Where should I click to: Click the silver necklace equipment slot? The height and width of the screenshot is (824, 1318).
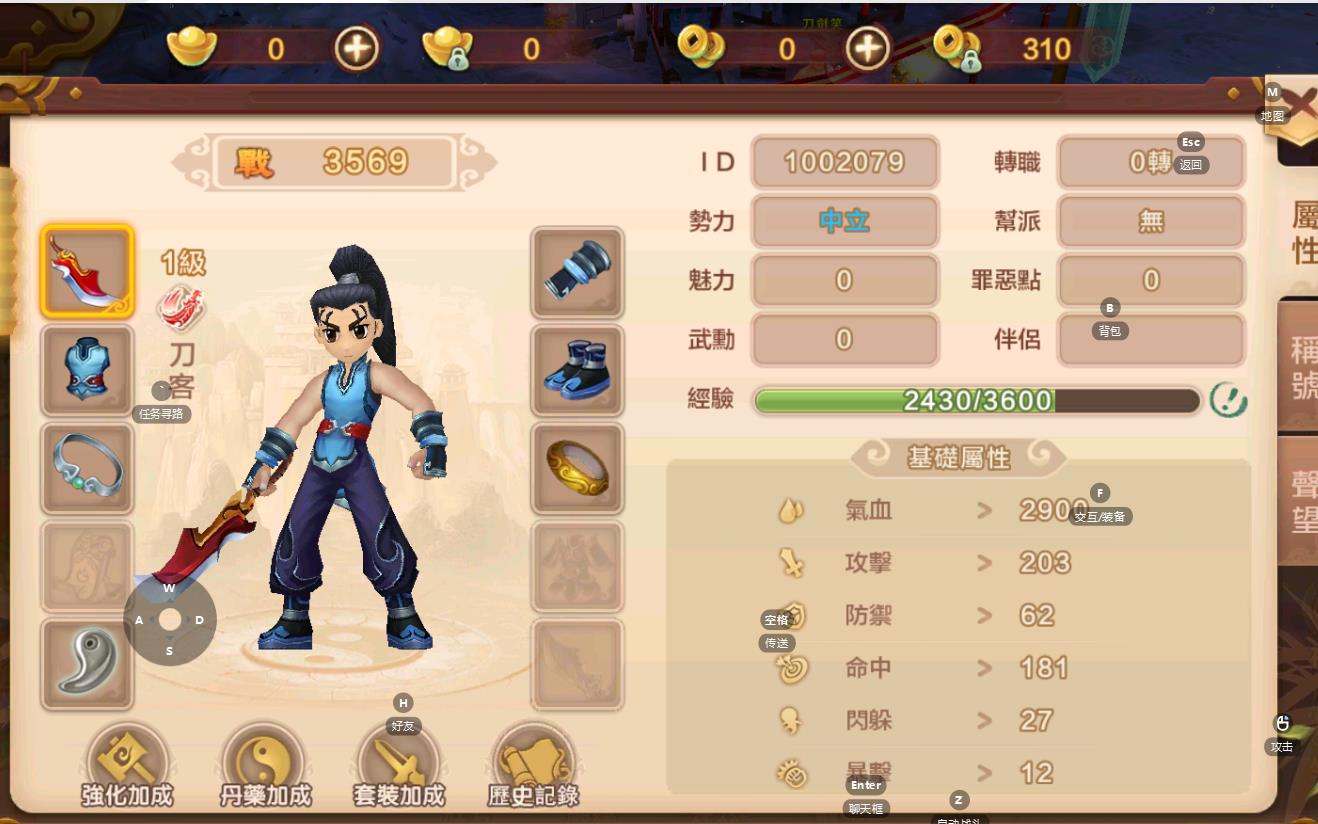[87, 468]
